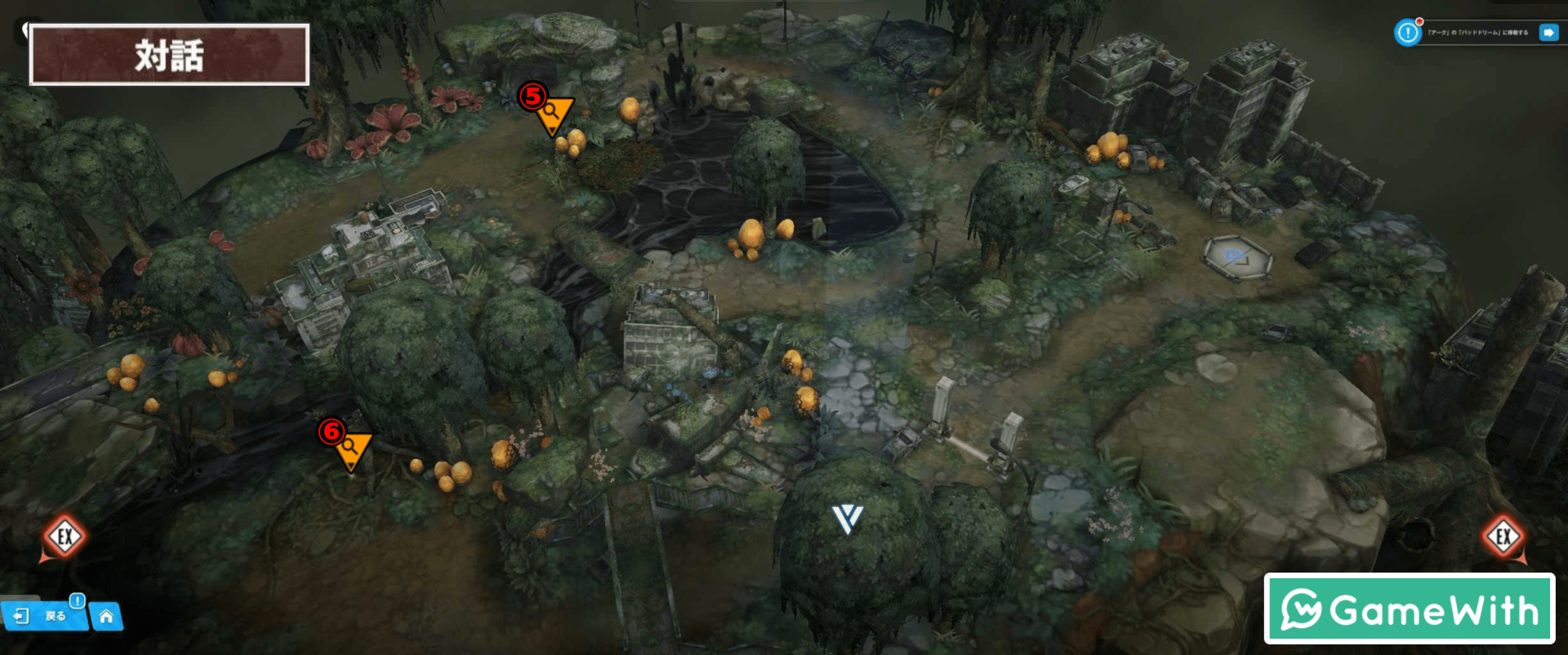This screenshot has width=1568, height=655.
Task: Select the investigation marker numbered 6
Action: [353, 448]
